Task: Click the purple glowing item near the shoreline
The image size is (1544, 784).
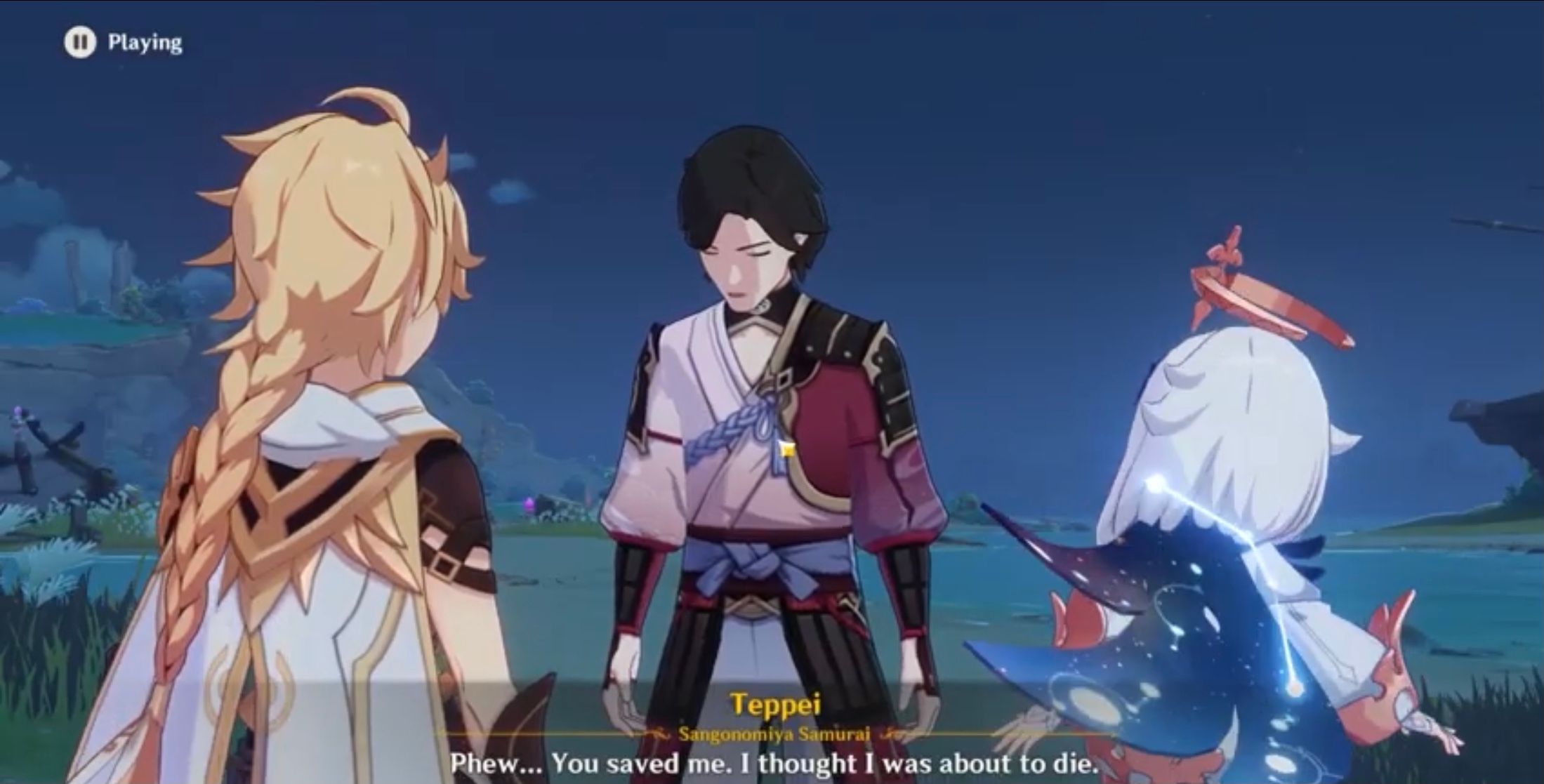Action: coord(529,503)
